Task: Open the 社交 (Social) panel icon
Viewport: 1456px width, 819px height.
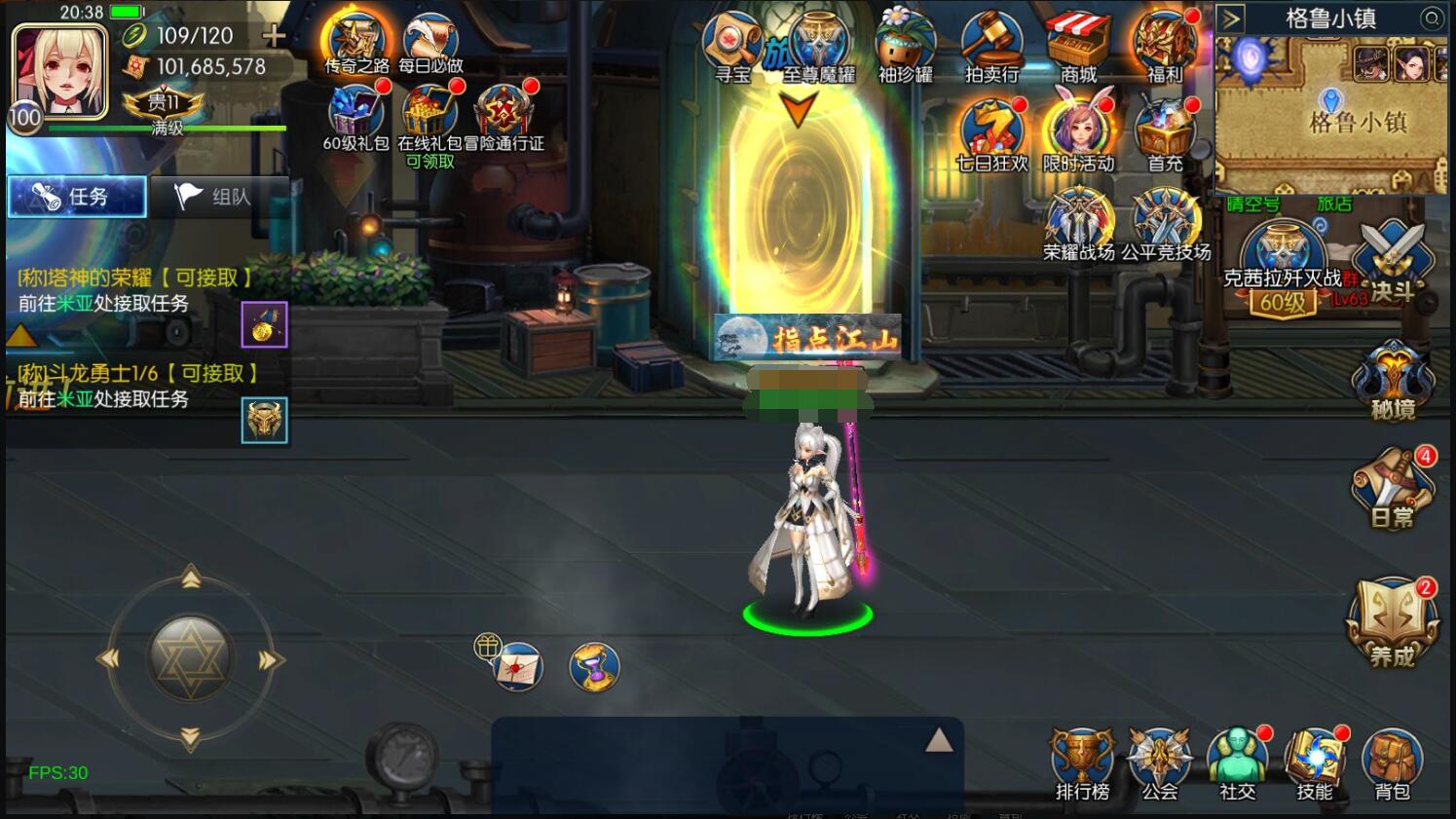Action: pyautogui.click(x=1236, y=755)
